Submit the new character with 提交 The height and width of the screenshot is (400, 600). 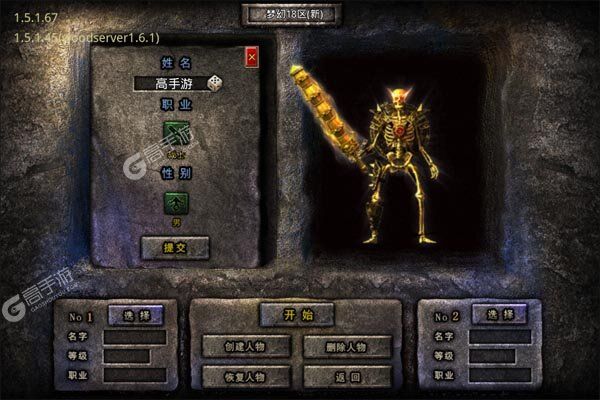[175, 247]
